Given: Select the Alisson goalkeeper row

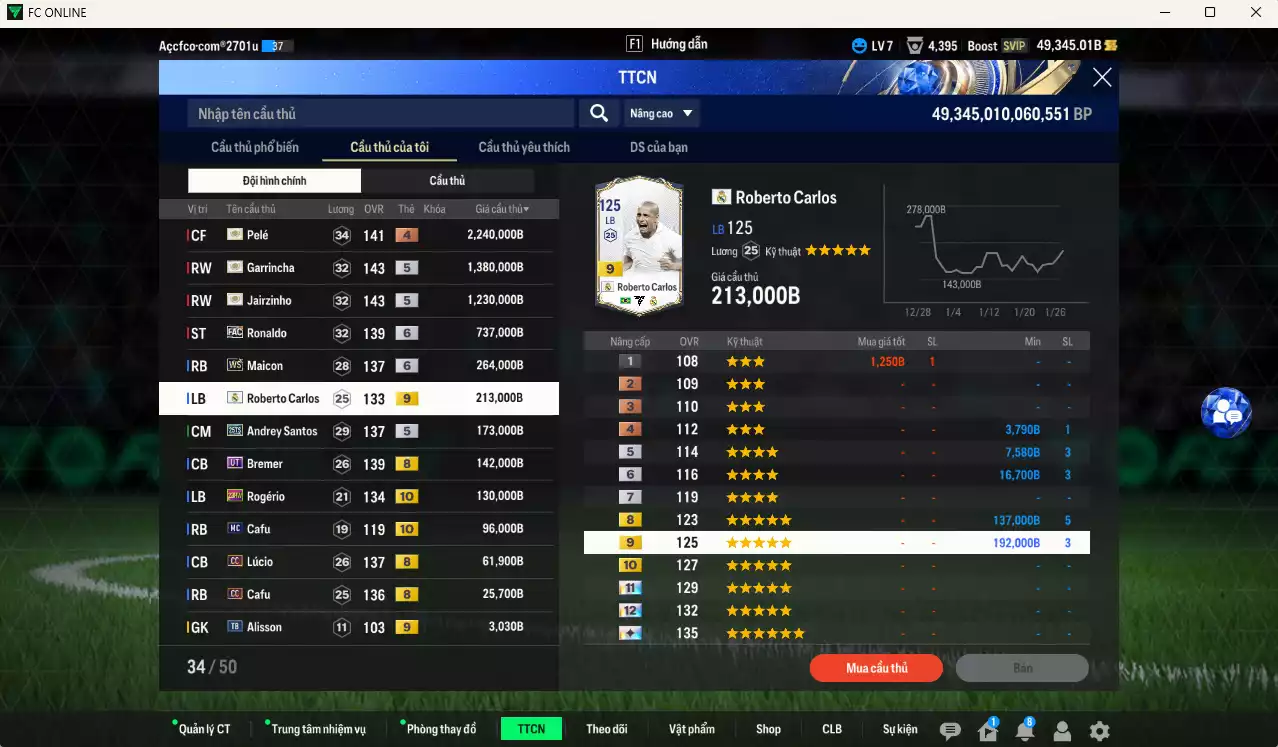Looking at the screenshot, I should 358,627.
